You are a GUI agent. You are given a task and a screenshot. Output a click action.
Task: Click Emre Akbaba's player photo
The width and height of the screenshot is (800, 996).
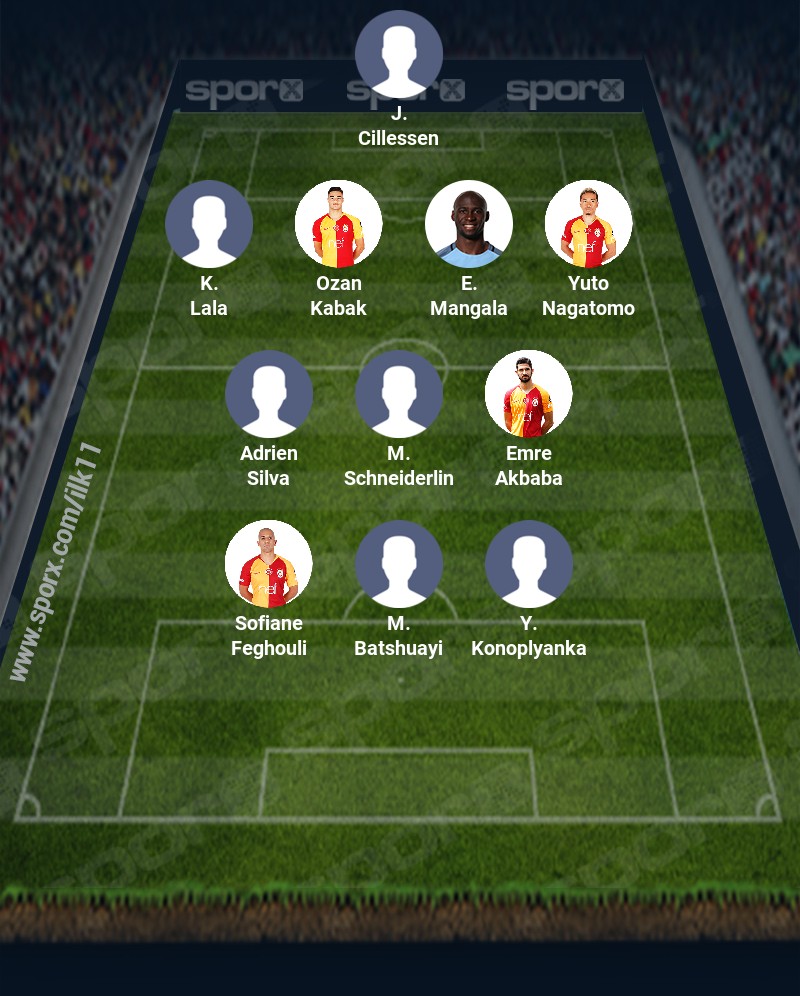[x=529, y=394]
